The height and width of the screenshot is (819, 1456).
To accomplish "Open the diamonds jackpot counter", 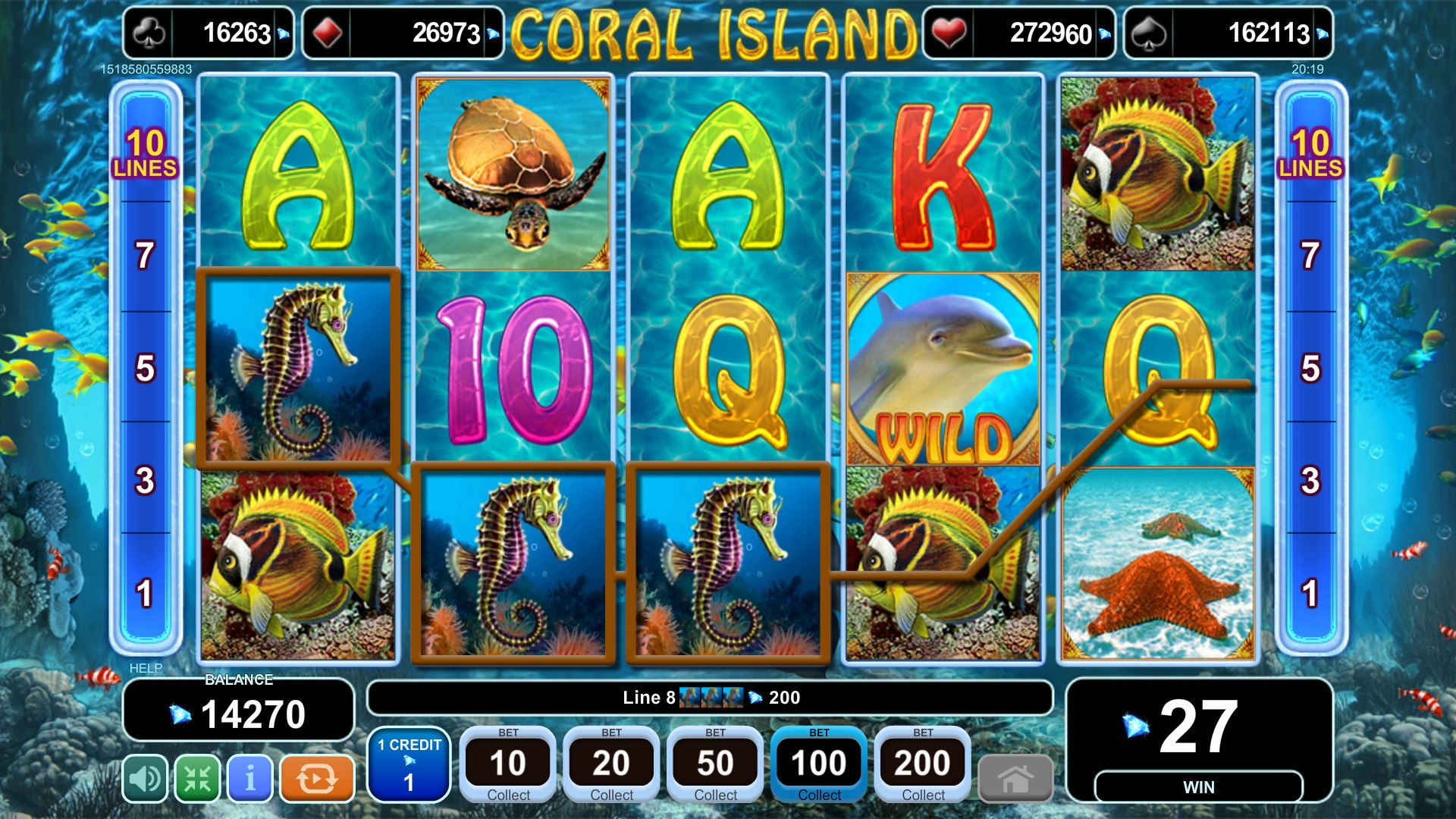I will (403, 33).
